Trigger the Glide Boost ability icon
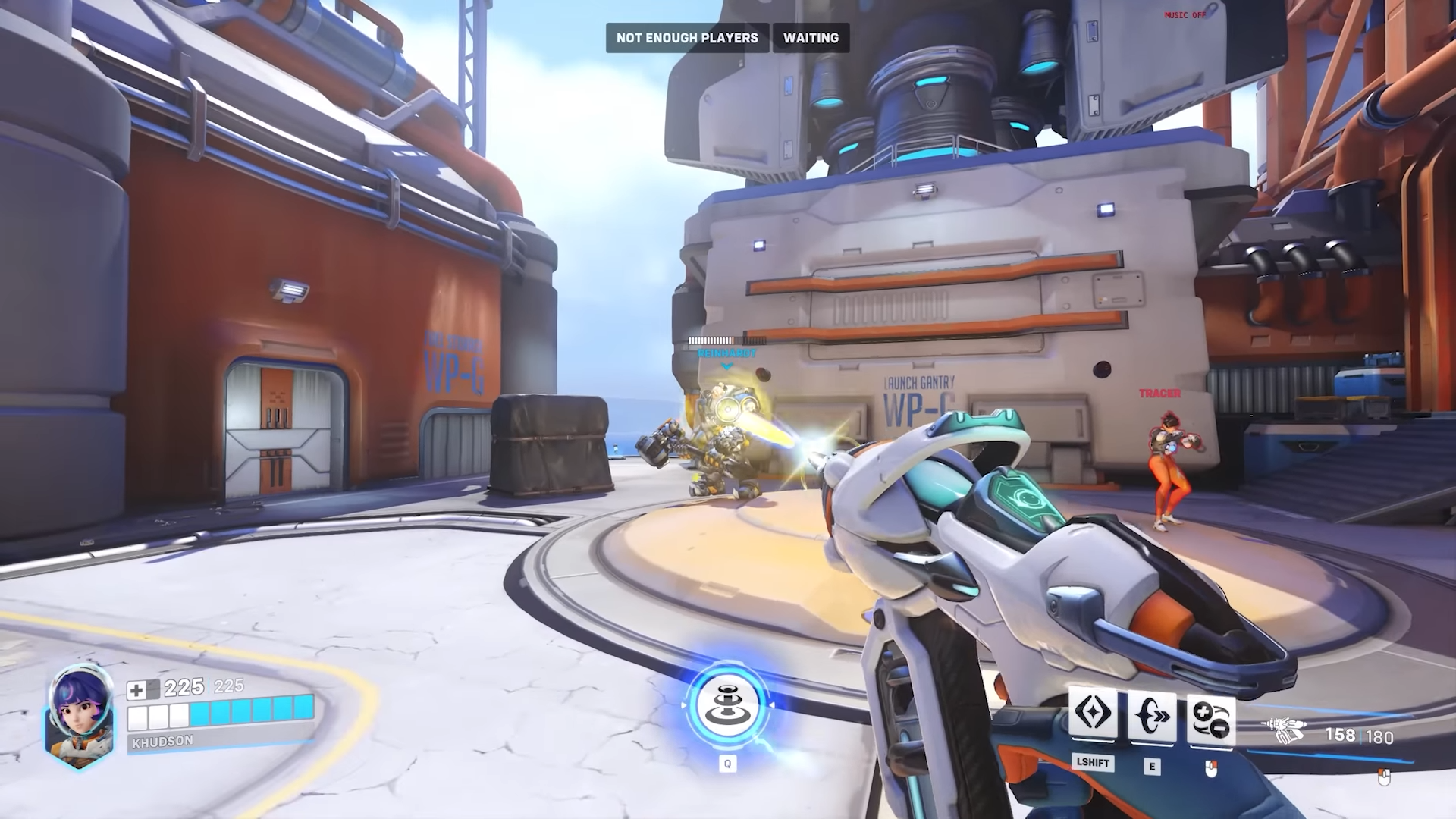Image resolution: width=1456 pixels, height=819 pixels. click(x=1092, y=715)
